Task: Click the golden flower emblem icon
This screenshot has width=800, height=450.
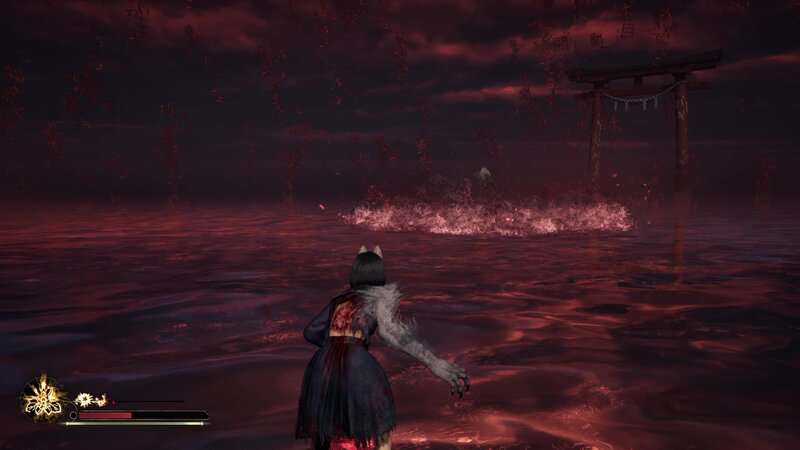Action: [43, 398]
